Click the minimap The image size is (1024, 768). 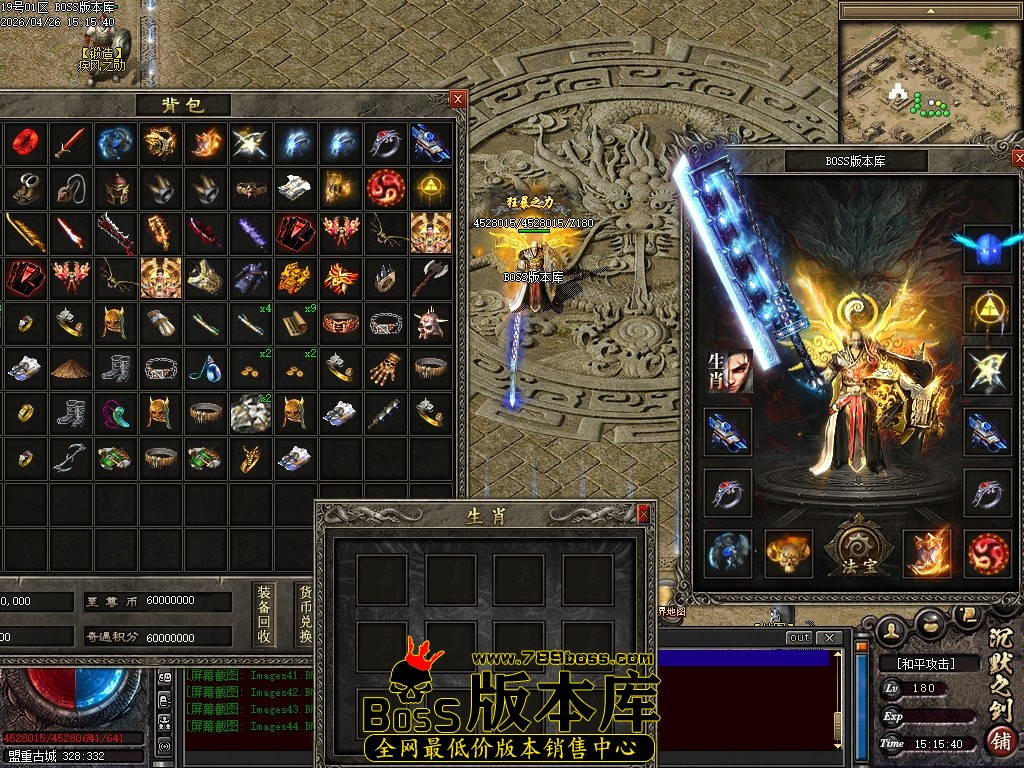[930, 75]
